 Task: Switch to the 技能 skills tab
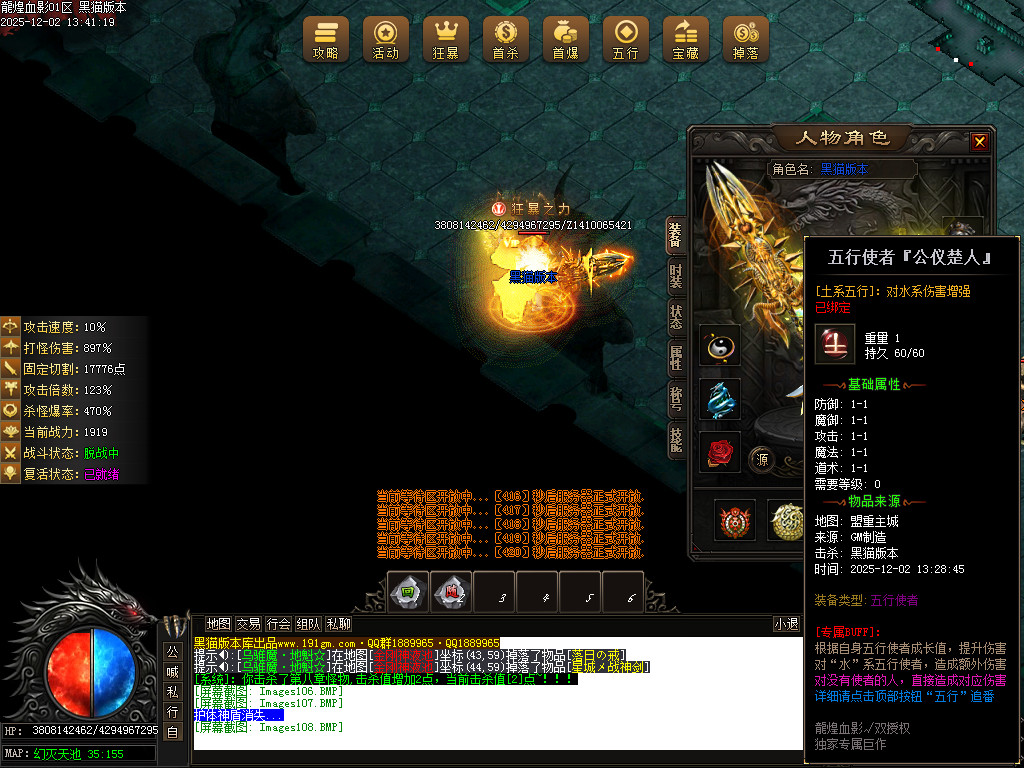tap(676, 440)
